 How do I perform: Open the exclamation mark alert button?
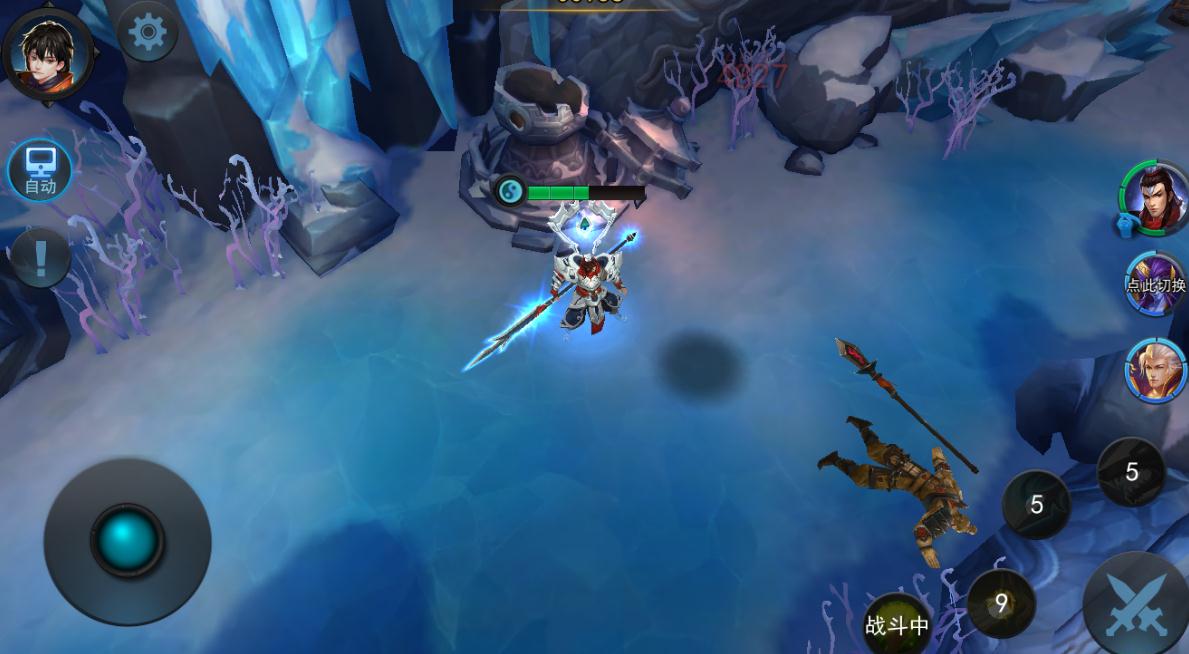40,258
